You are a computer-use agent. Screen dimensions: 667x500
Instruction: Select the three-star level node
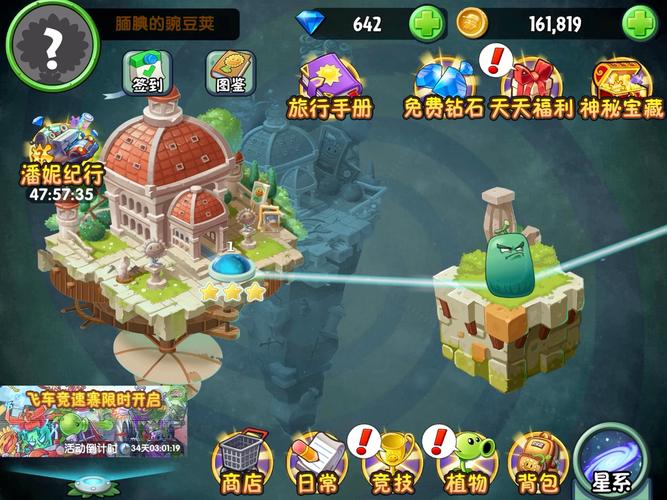pos(233,270)
